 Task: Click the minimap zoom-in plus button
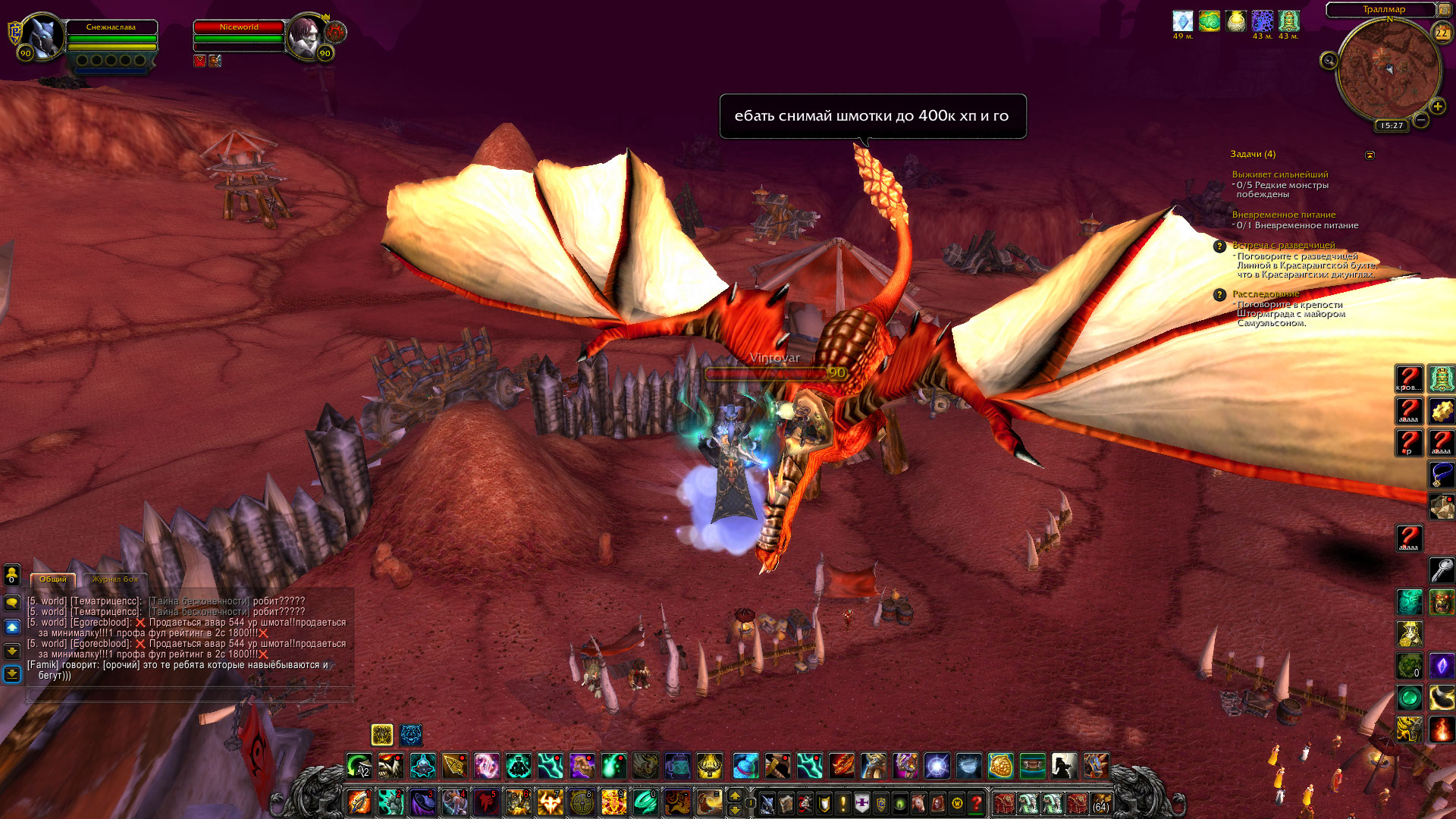tap(1437, 106)
